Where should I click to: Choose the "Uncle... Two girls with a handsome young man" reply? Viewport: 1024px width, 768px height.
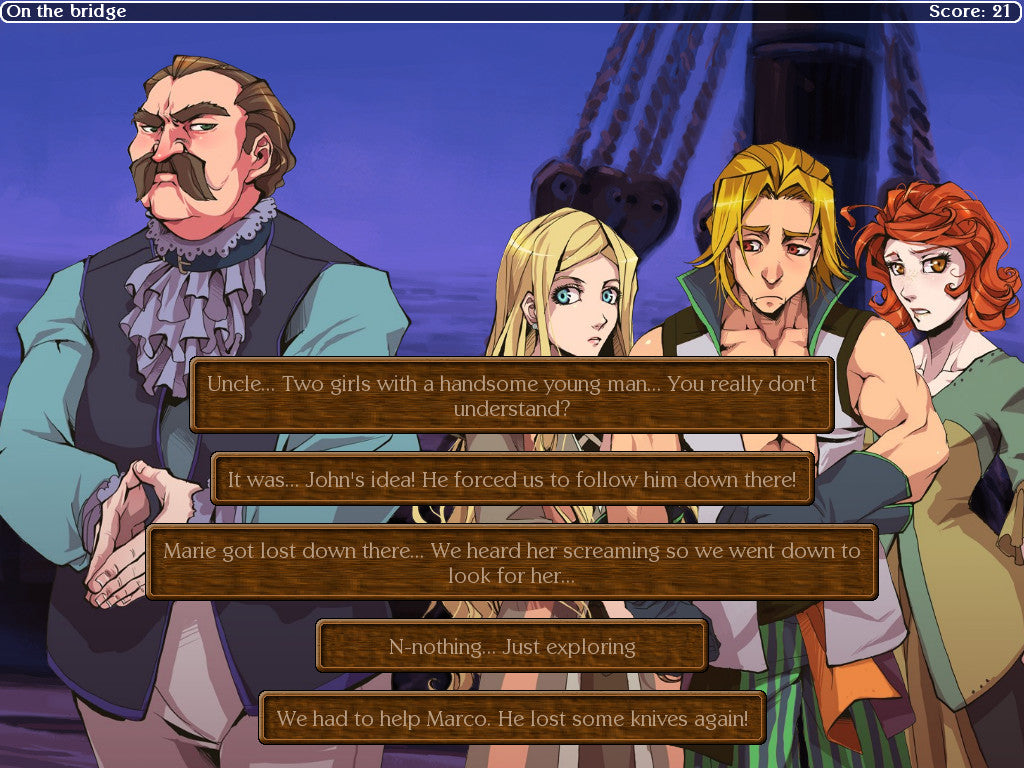511,395
